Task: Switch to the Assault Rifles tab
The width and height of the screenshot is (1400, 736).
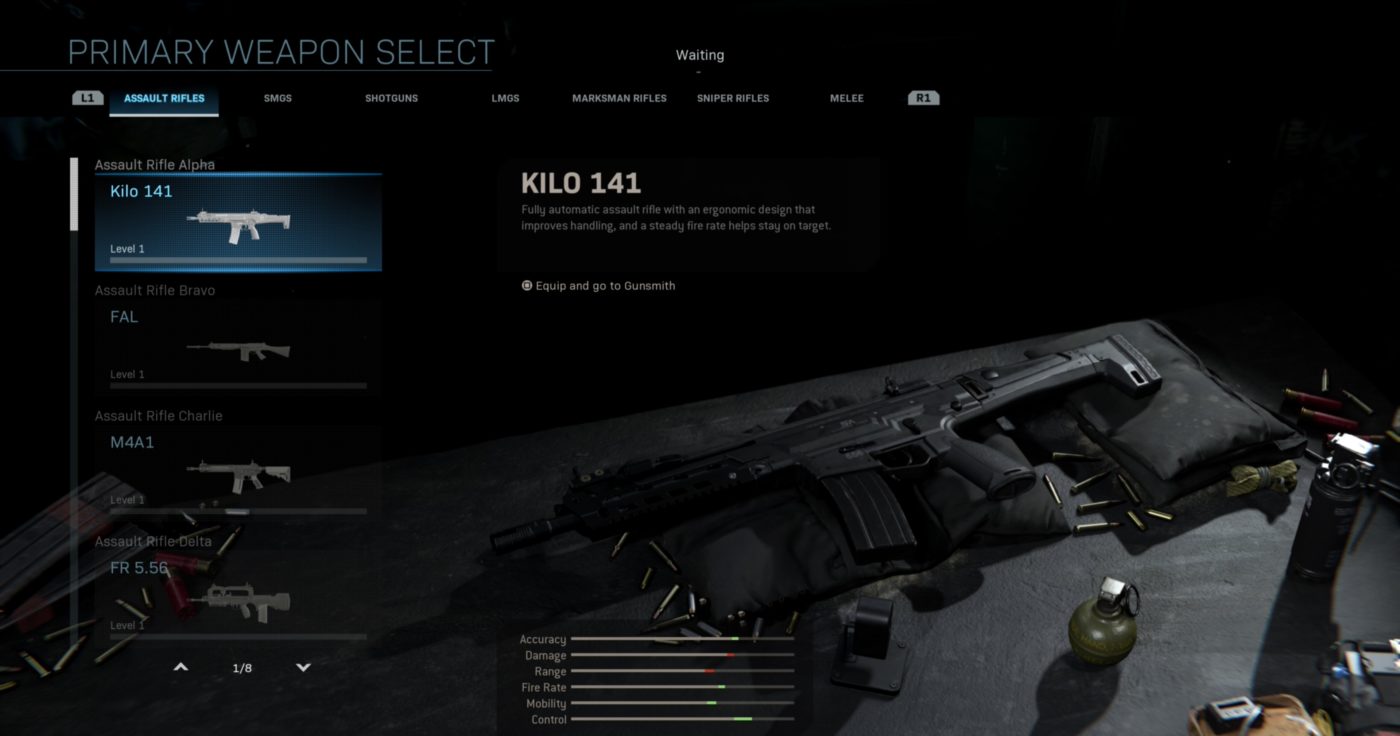Action: (x=164, y=99)
